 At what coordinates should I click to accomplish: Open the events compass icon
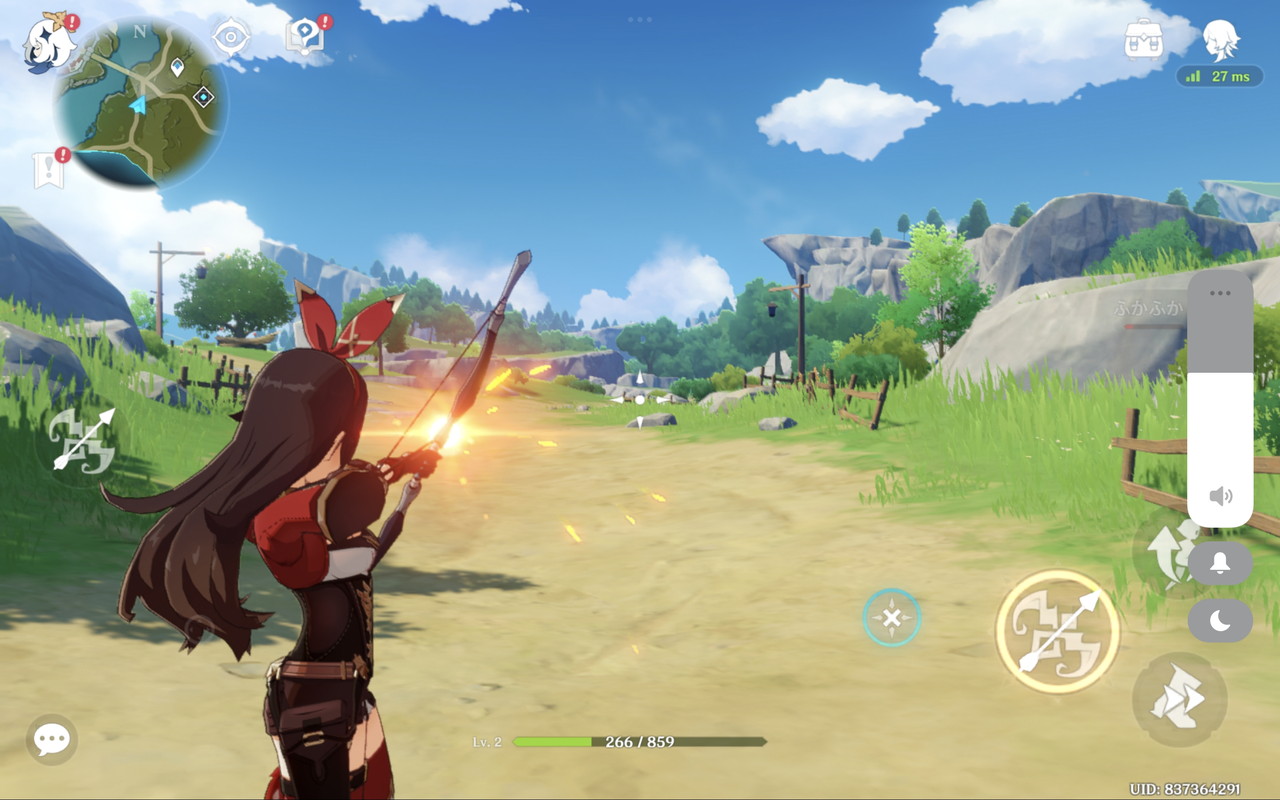click(x=231, y=38)
